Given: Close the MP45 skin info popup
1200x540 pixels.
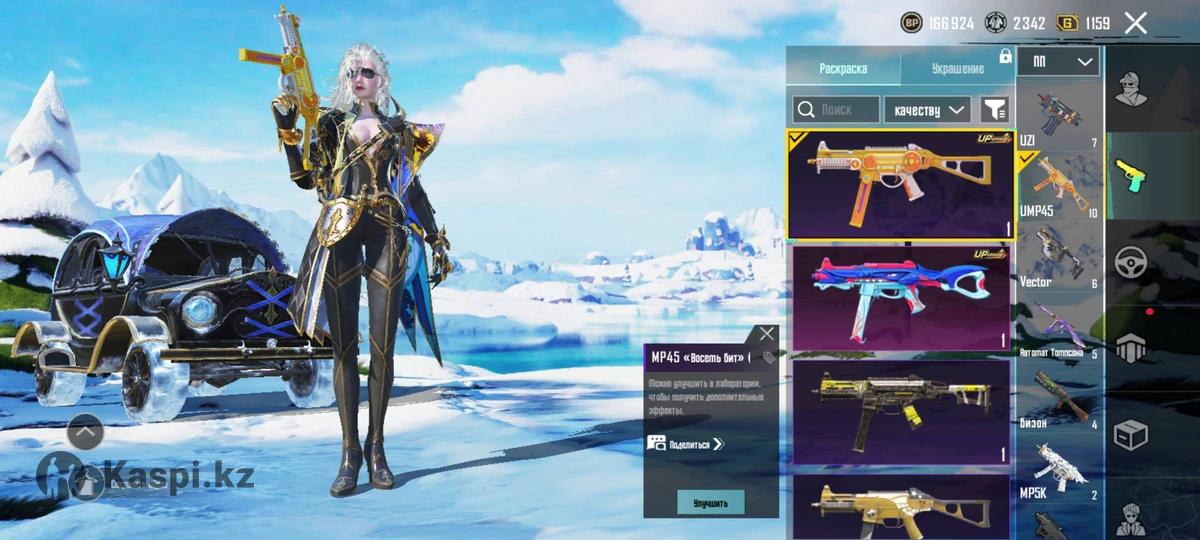Looking at the screenshot, I should 767,334.
